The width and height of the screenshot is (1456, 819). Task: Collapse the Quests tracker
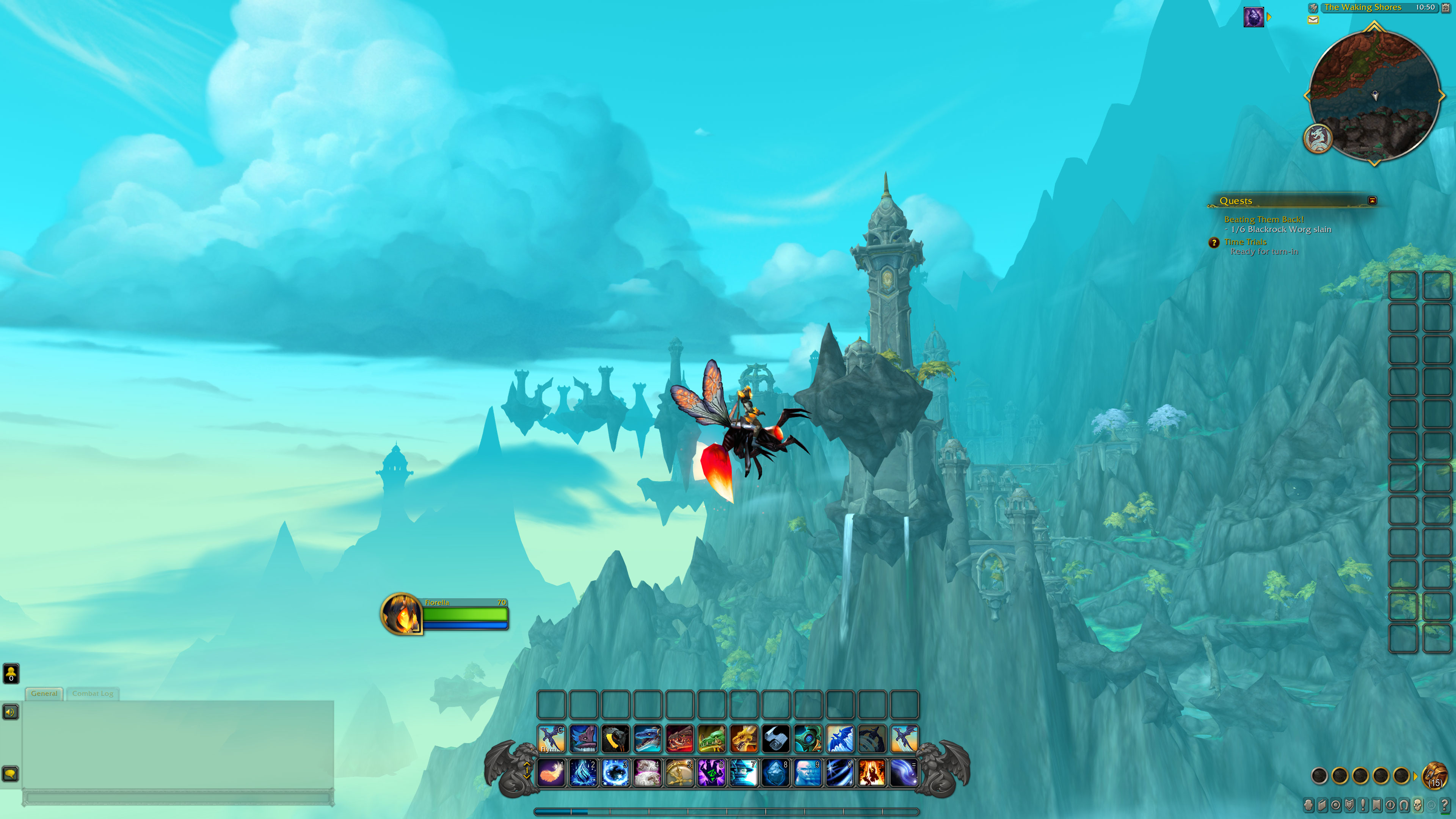click(1372, 201)
